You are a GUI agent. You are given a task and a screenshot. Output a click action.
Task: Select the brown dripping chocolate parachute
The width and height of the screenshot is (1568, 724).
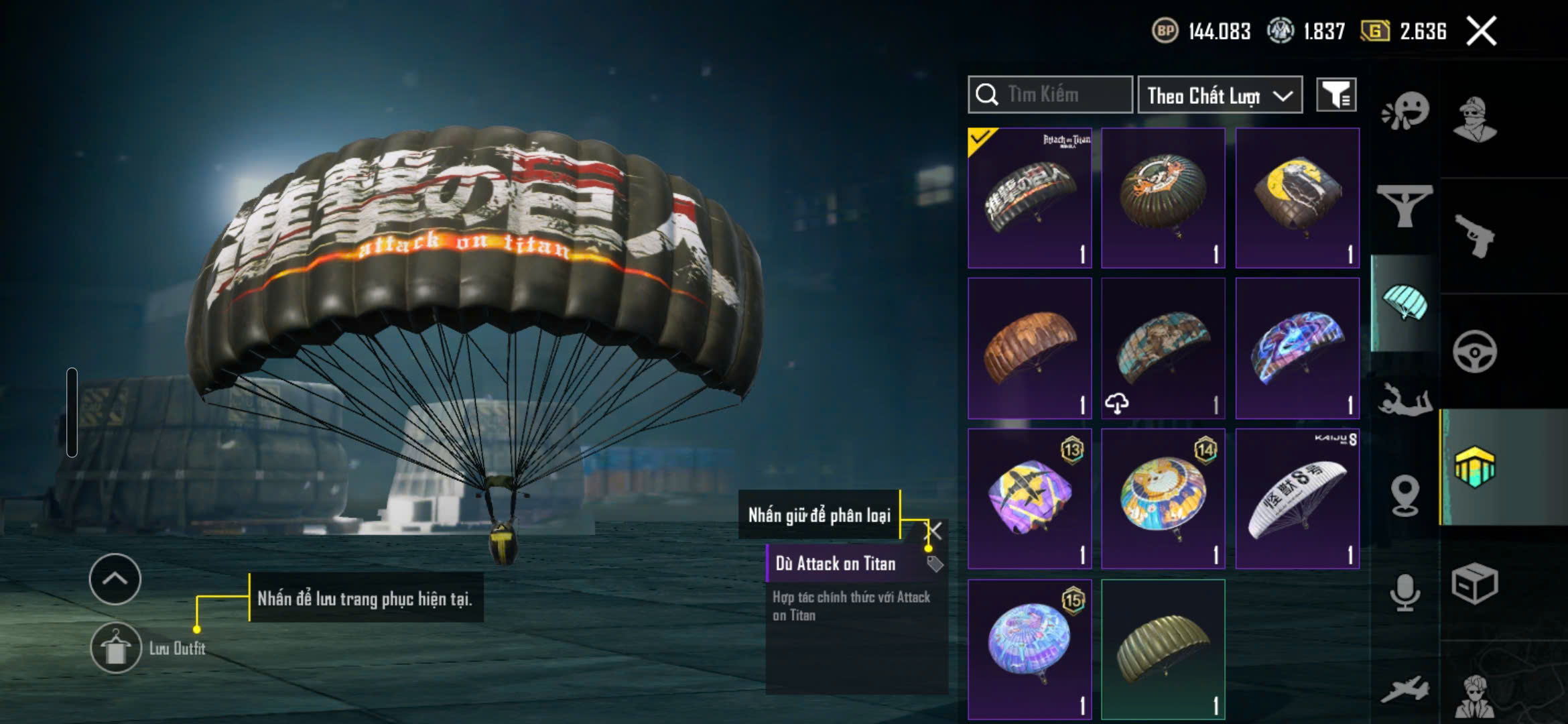(1030, 349)
